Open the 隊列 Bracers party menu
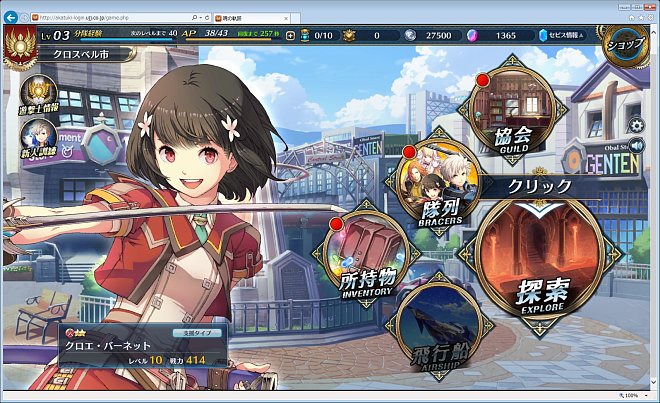This screenshot has width=660, height=403. 440,185
